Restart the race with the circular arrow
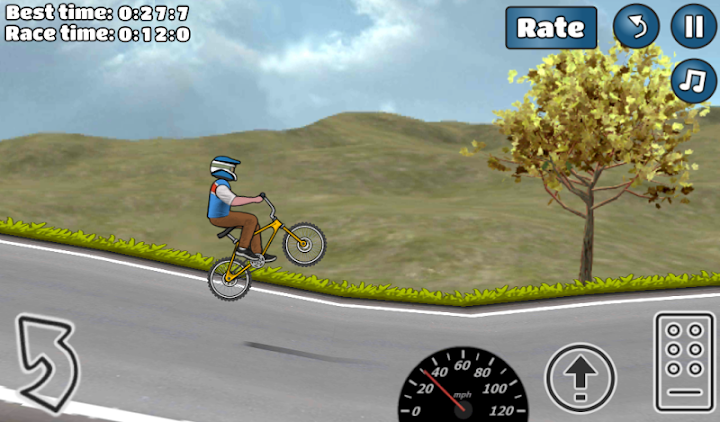The height and width of the screenshot is (422, 720). click(x=636, y=26)
